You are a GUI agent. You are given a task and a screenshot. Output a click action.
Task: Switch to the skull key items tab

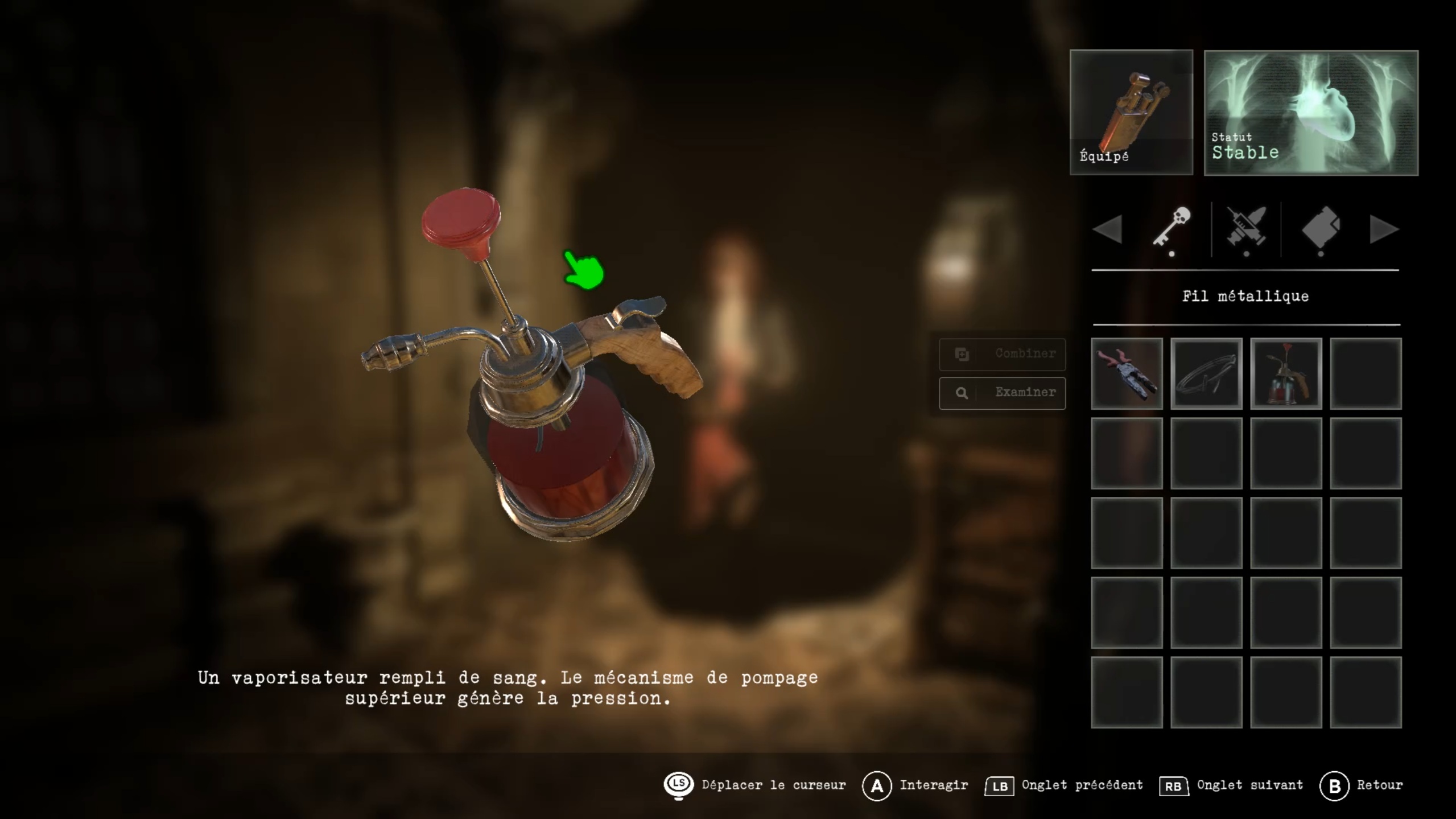1172,228
